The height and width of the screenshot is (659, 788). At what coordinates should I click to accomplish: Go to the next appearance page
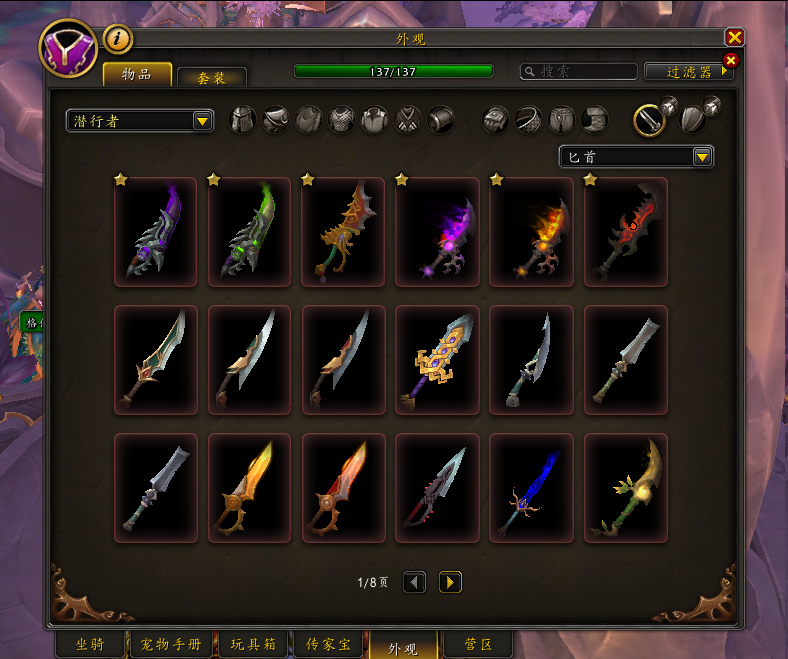450,582
